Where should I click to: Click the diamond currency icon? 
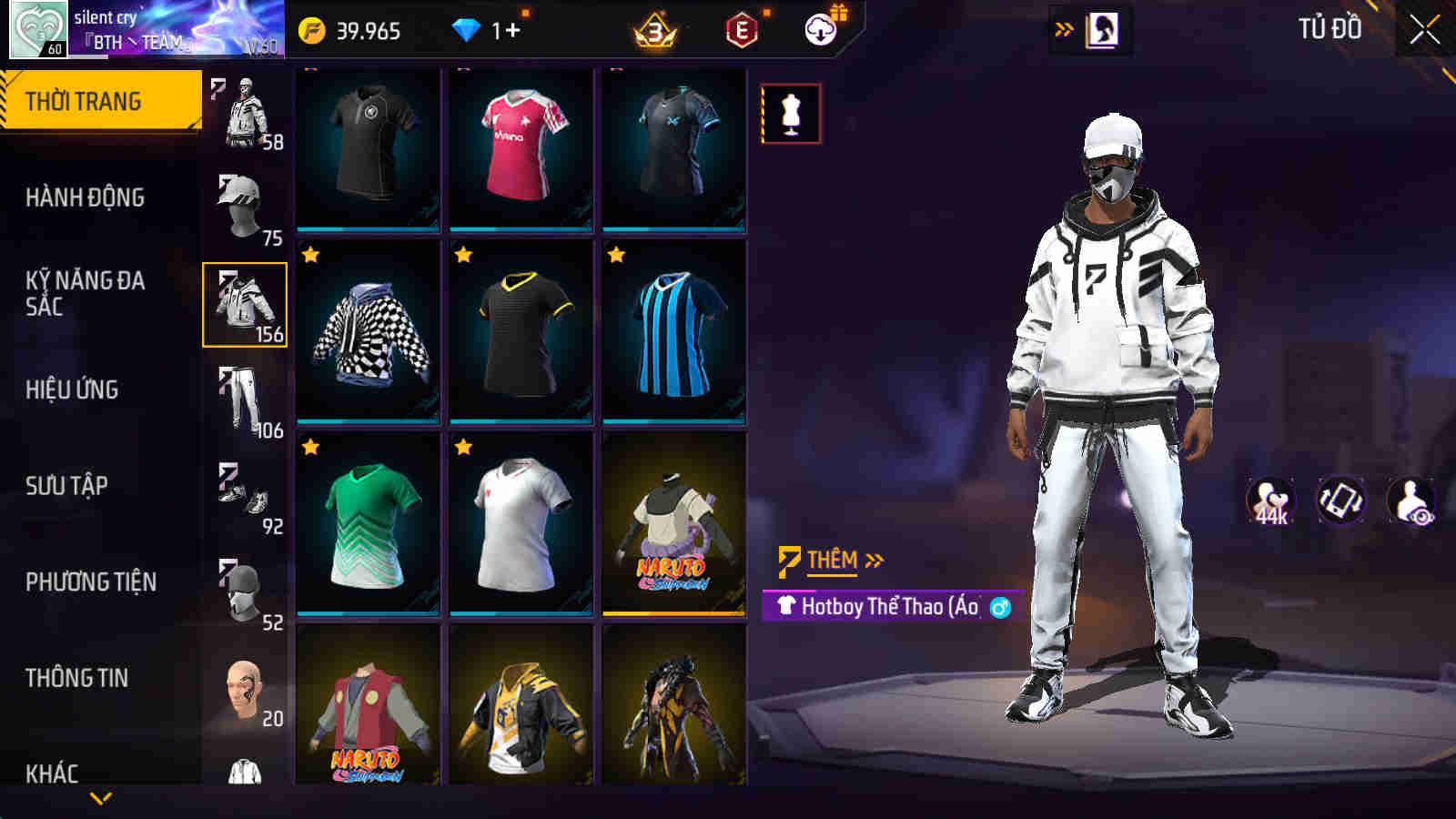pos(466,28)
